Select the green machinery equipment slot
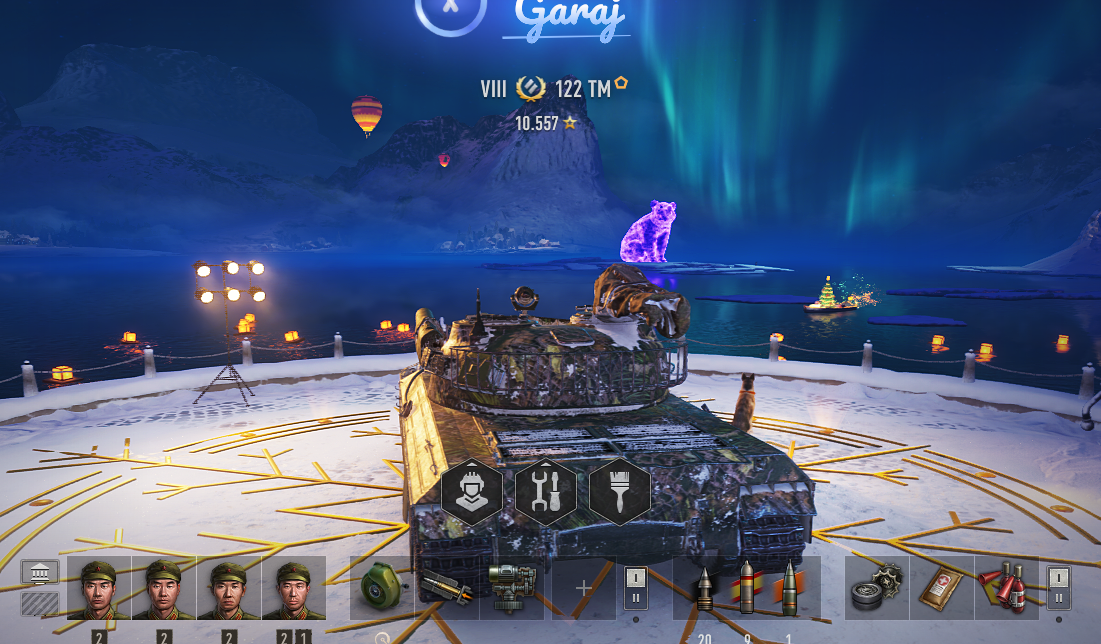The image size is (1101, 644). coord(512,588)
